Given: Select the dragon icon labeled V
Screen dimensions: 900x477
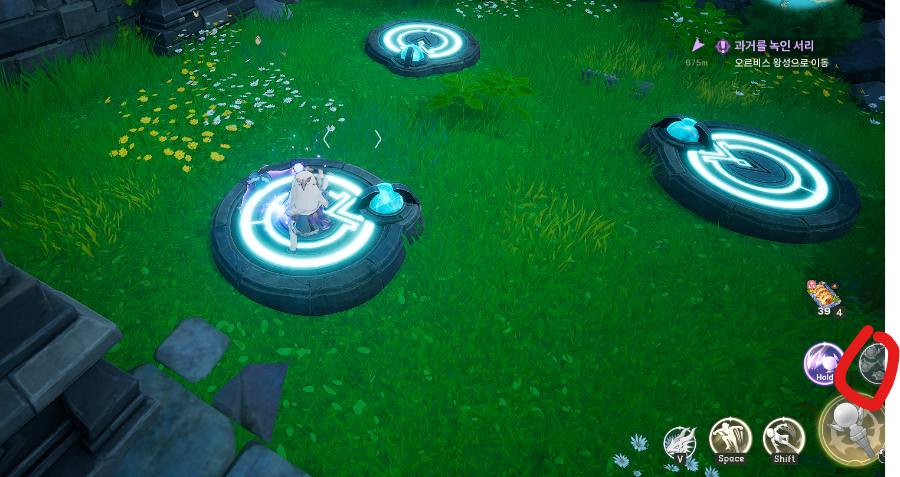Looking at the screenshot, I should tap(680, 441).
